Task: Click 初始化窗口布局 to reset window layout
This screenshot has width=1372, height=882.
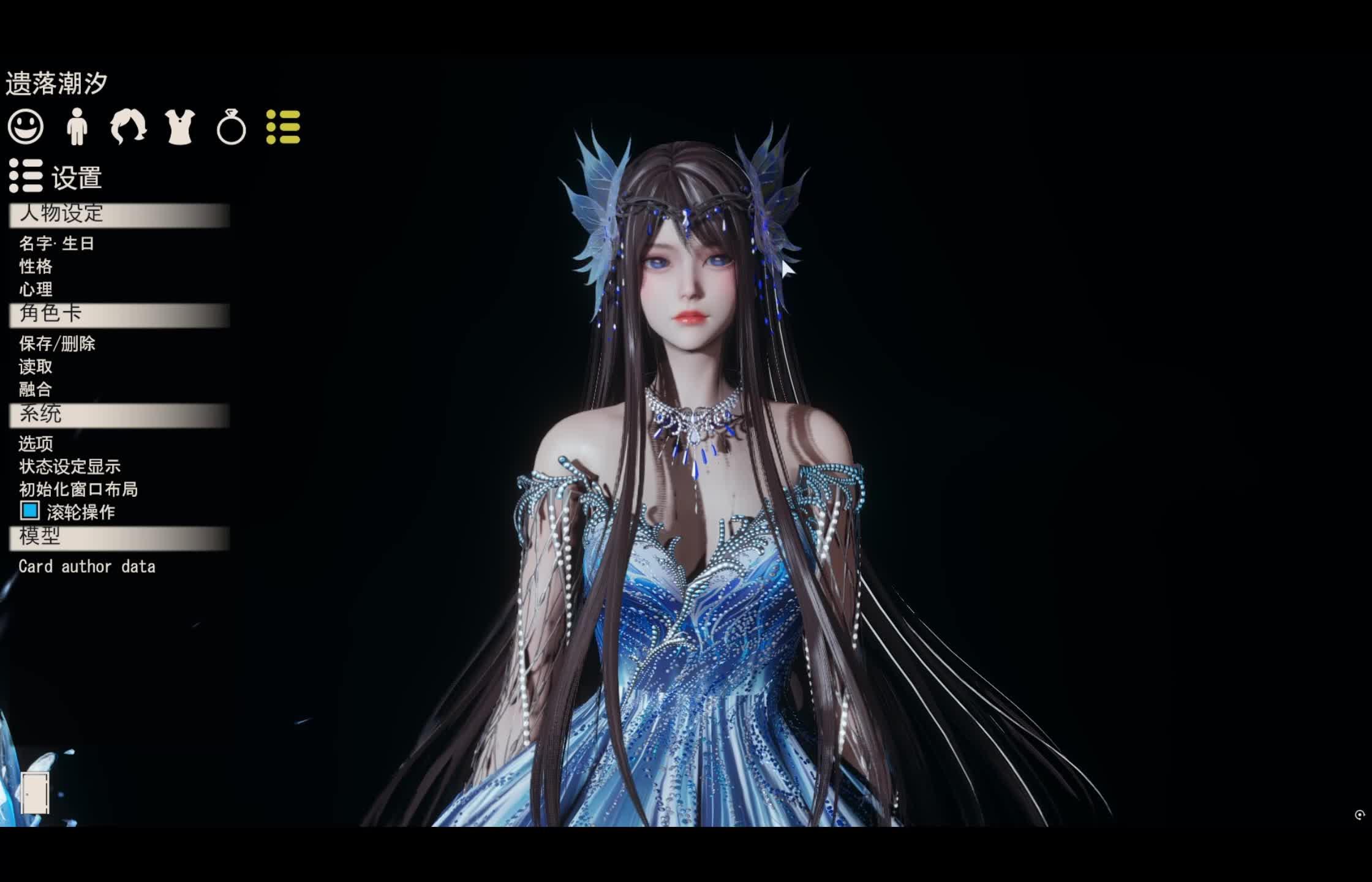Action: pos(78,489)
